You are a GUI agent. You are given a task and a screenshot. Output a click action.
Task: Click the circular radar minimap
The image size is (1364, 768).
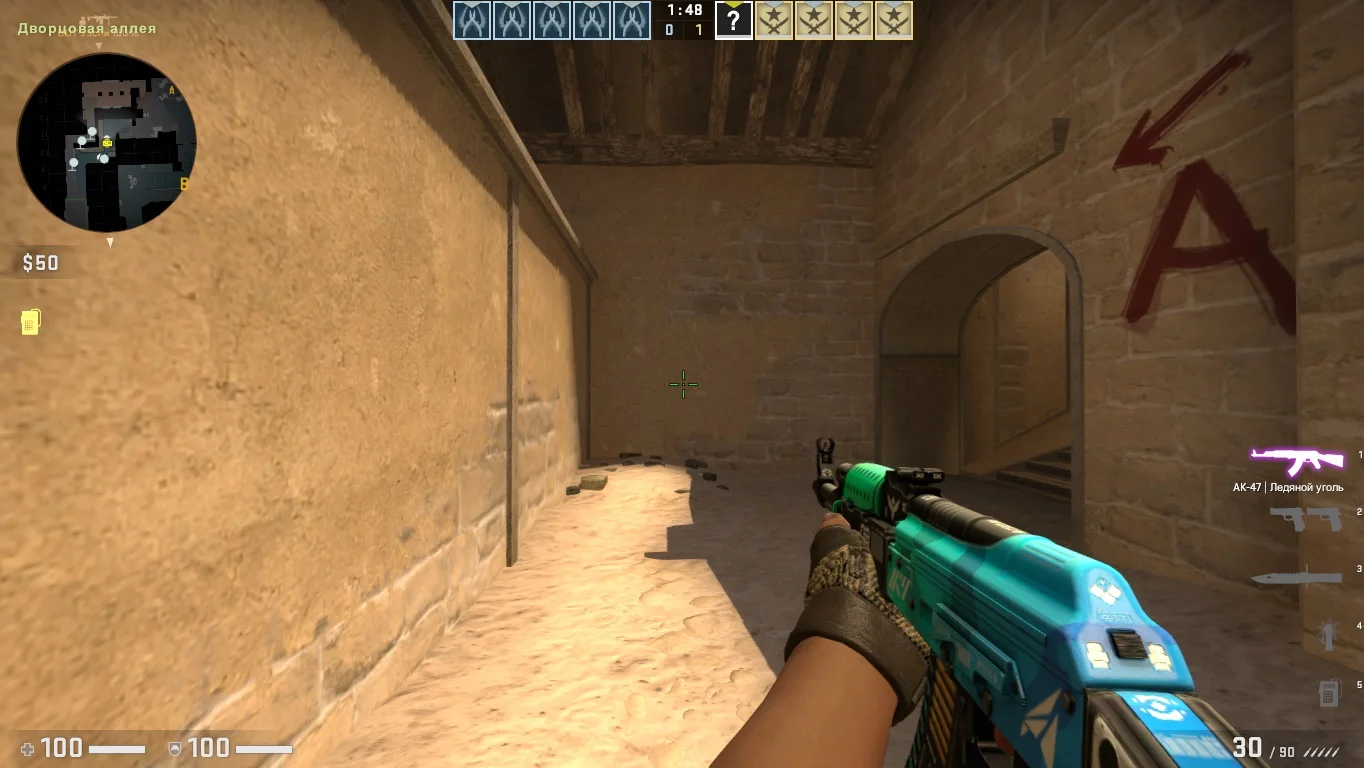point(107,143)
